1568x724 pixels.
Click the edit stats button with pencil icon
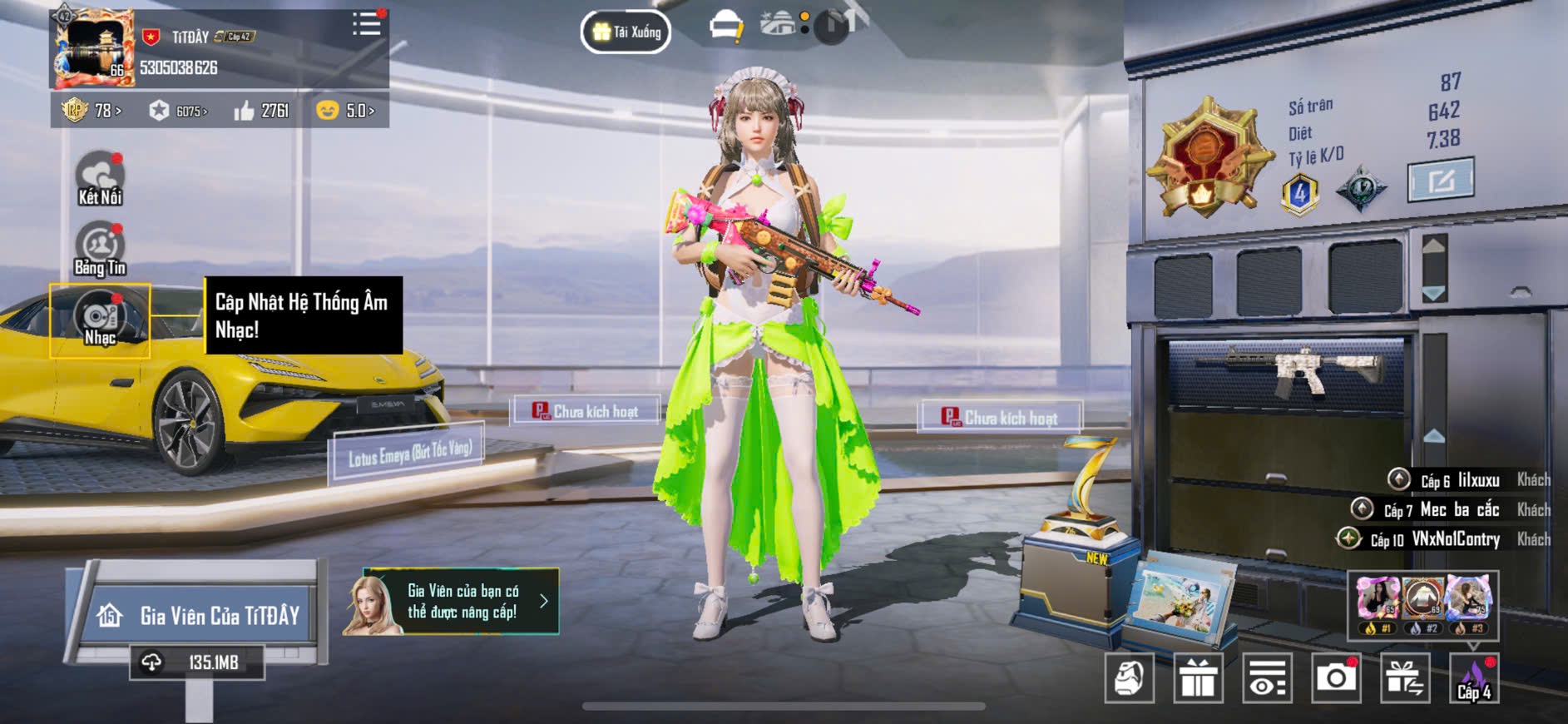tap(1440, 180)
